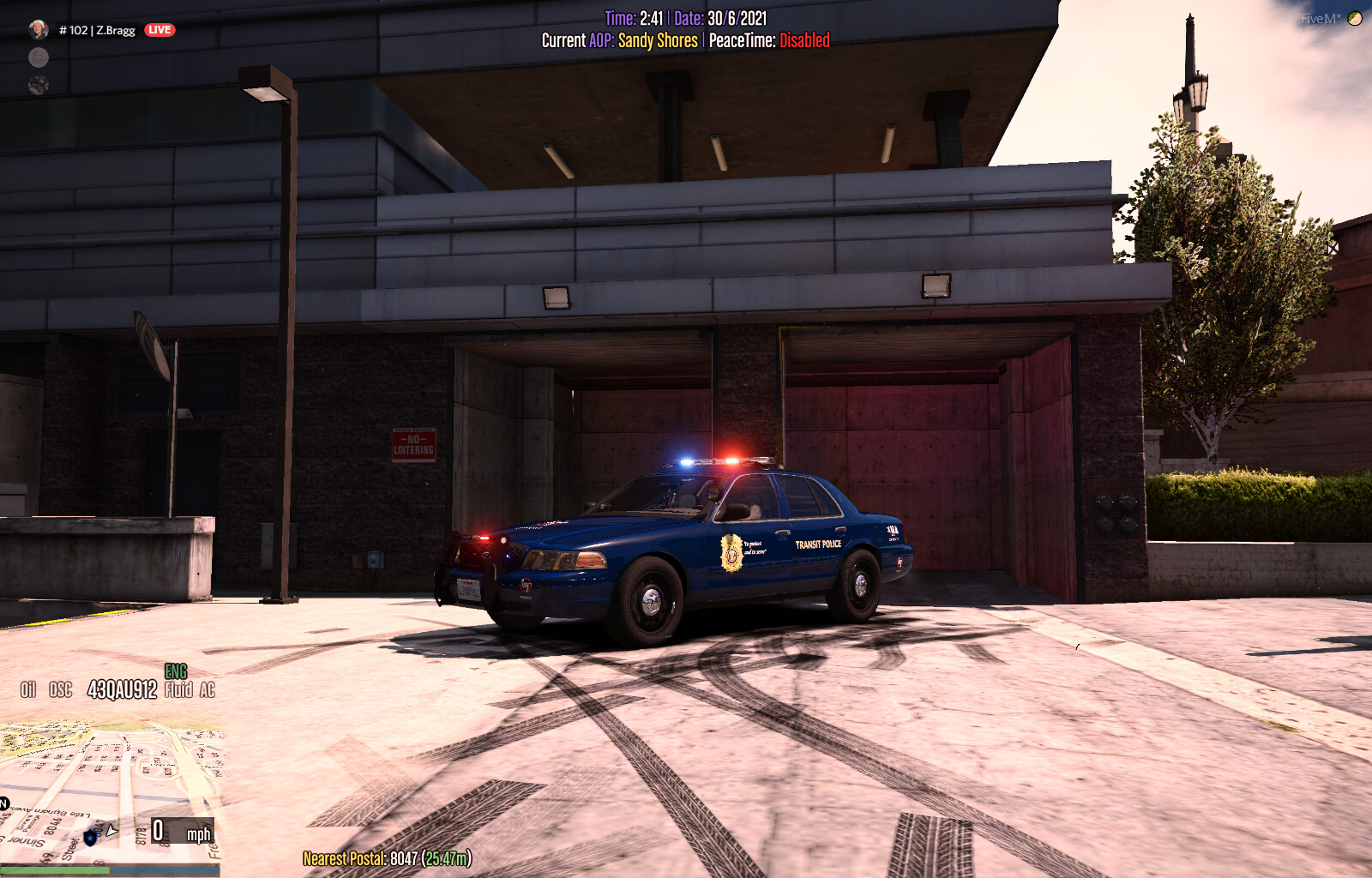Click the police shield blip on the minimap
The image size is (1372, 878).
[x=89, y=836]
